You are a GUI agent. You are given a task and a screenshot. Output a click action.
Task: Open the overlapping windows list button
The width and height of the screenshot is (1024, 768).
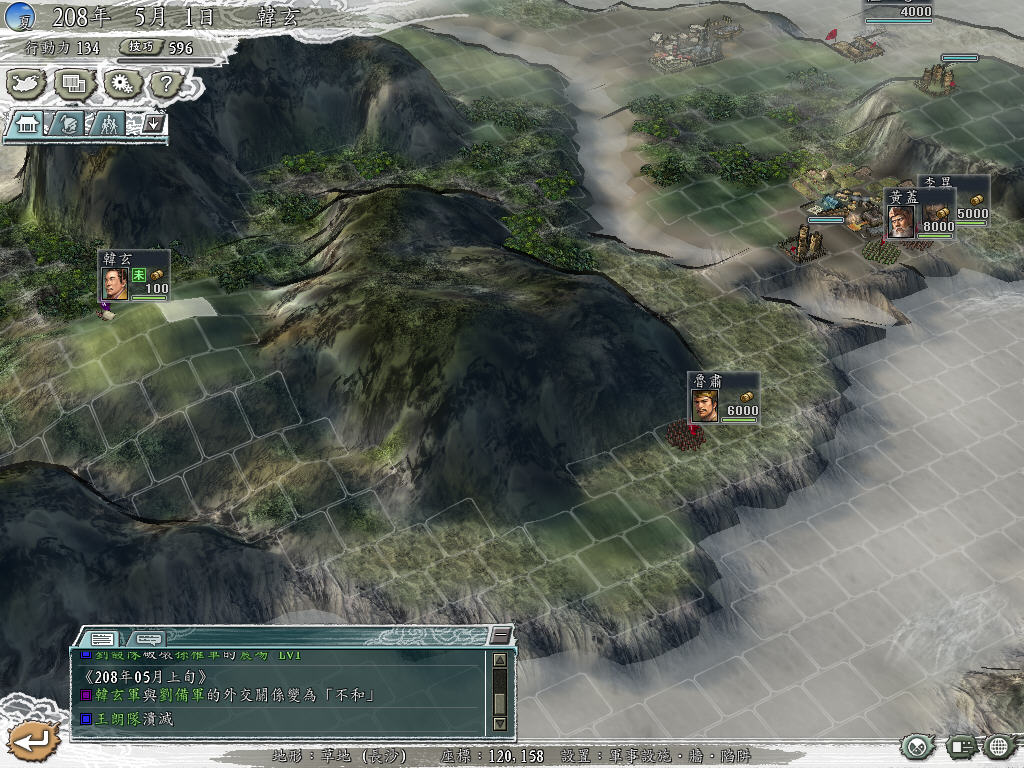74,84
